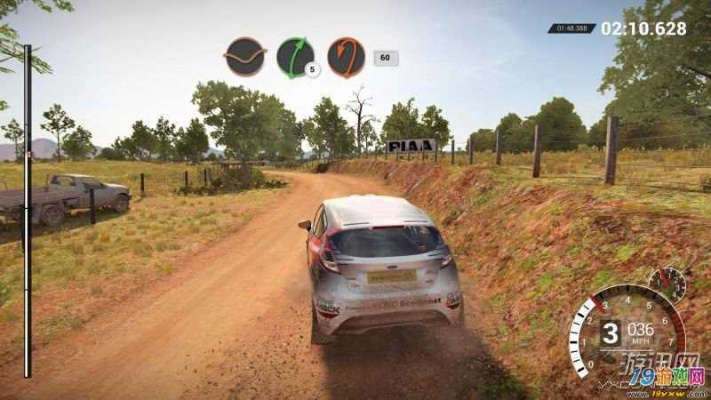Click the wavy dip pace note icon

click(244, 56)
